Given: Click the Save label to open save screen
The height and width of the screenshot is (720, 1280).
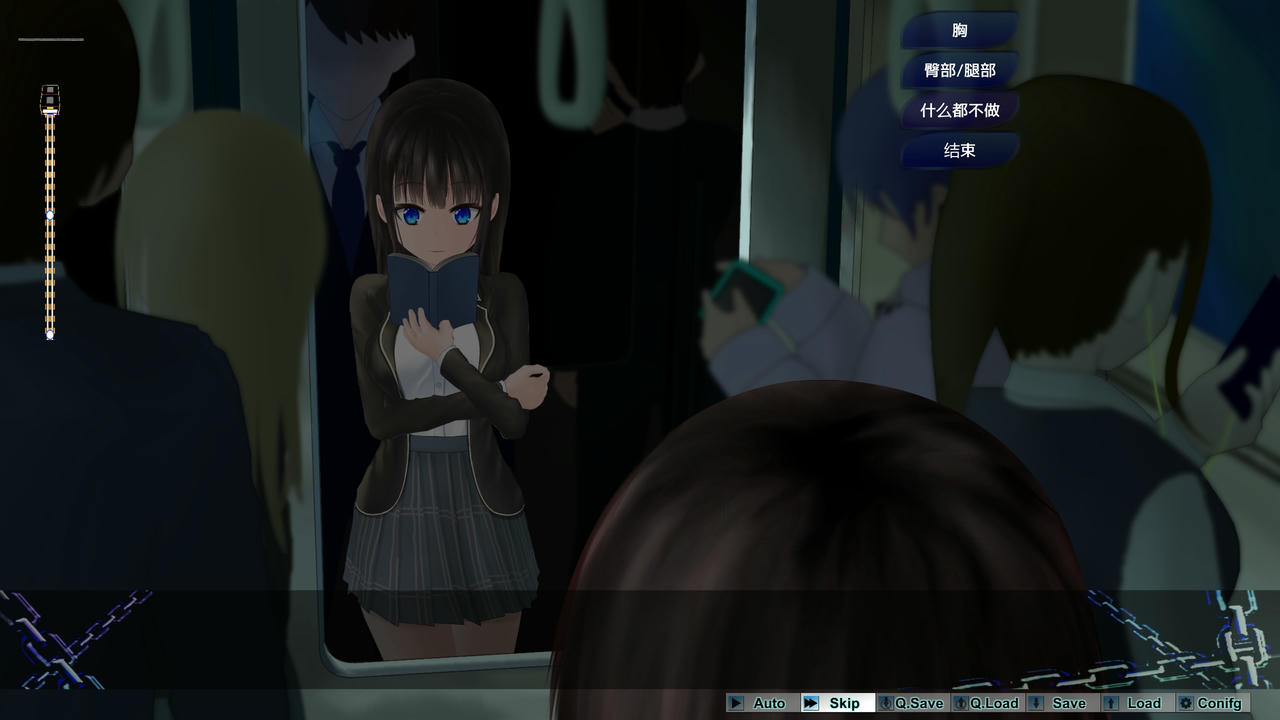Looking at the screenshot, I should pyautogui.click(x=1068, y=703).
